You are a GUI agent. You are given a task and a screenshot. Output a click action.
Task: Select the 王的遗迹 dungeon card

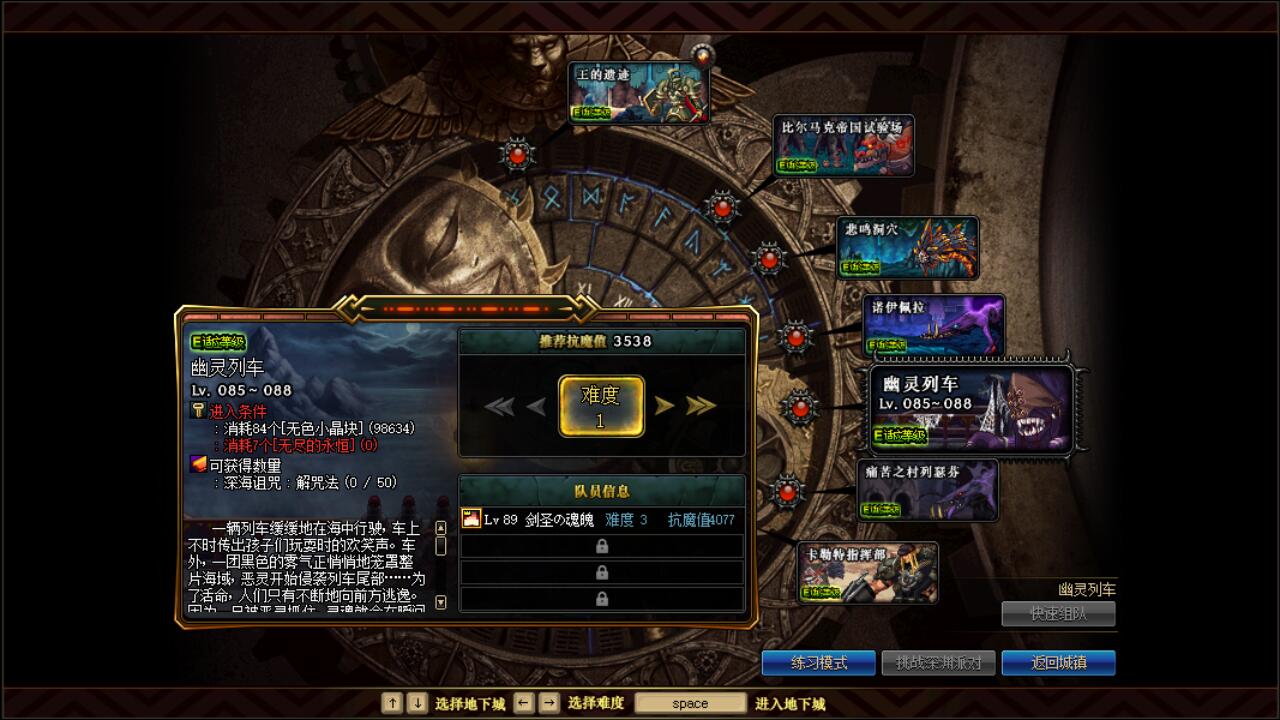[x=640, y=90]
